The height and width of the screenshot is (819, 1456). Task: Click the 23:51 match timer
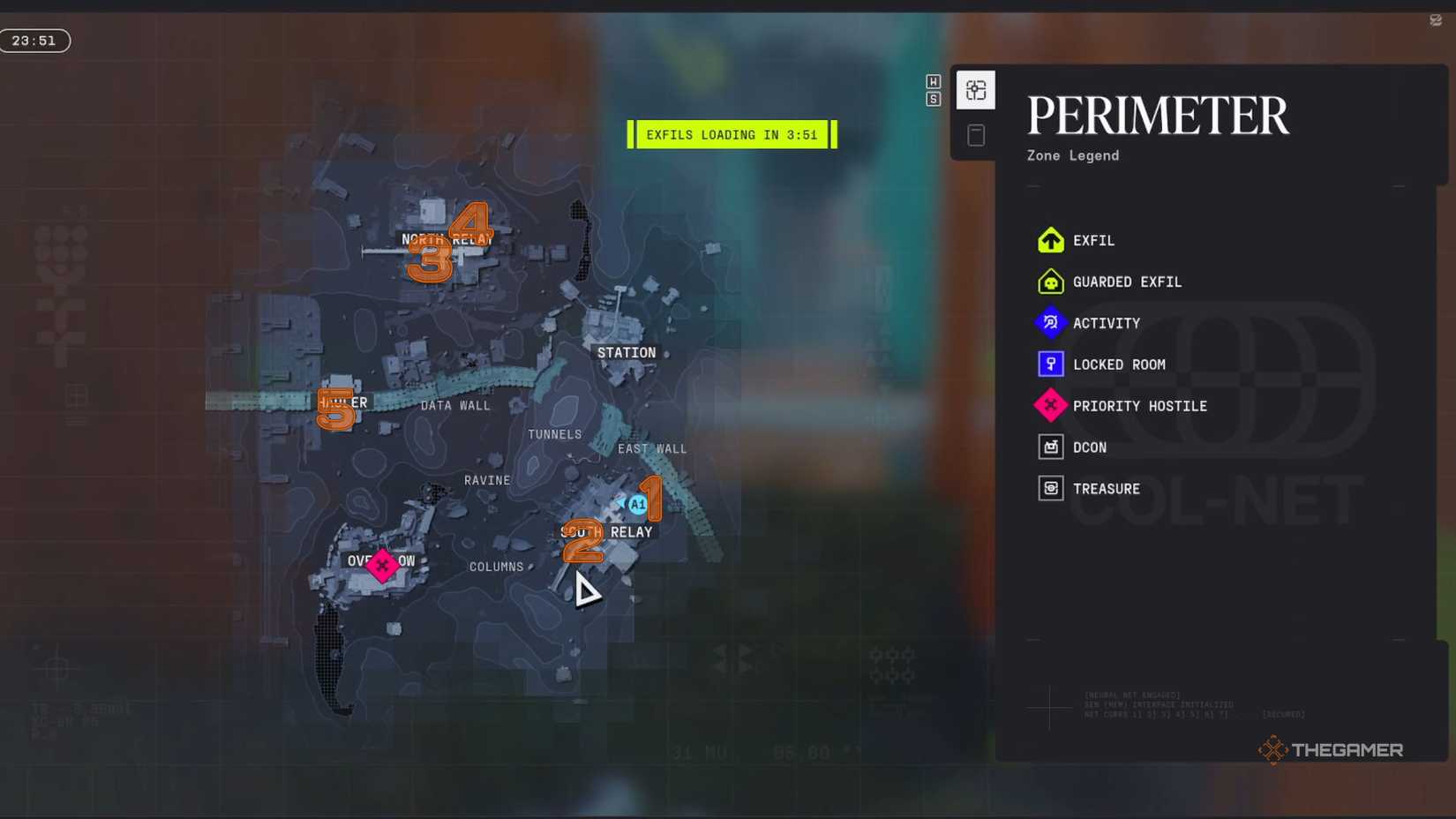(x=35, y=40)
